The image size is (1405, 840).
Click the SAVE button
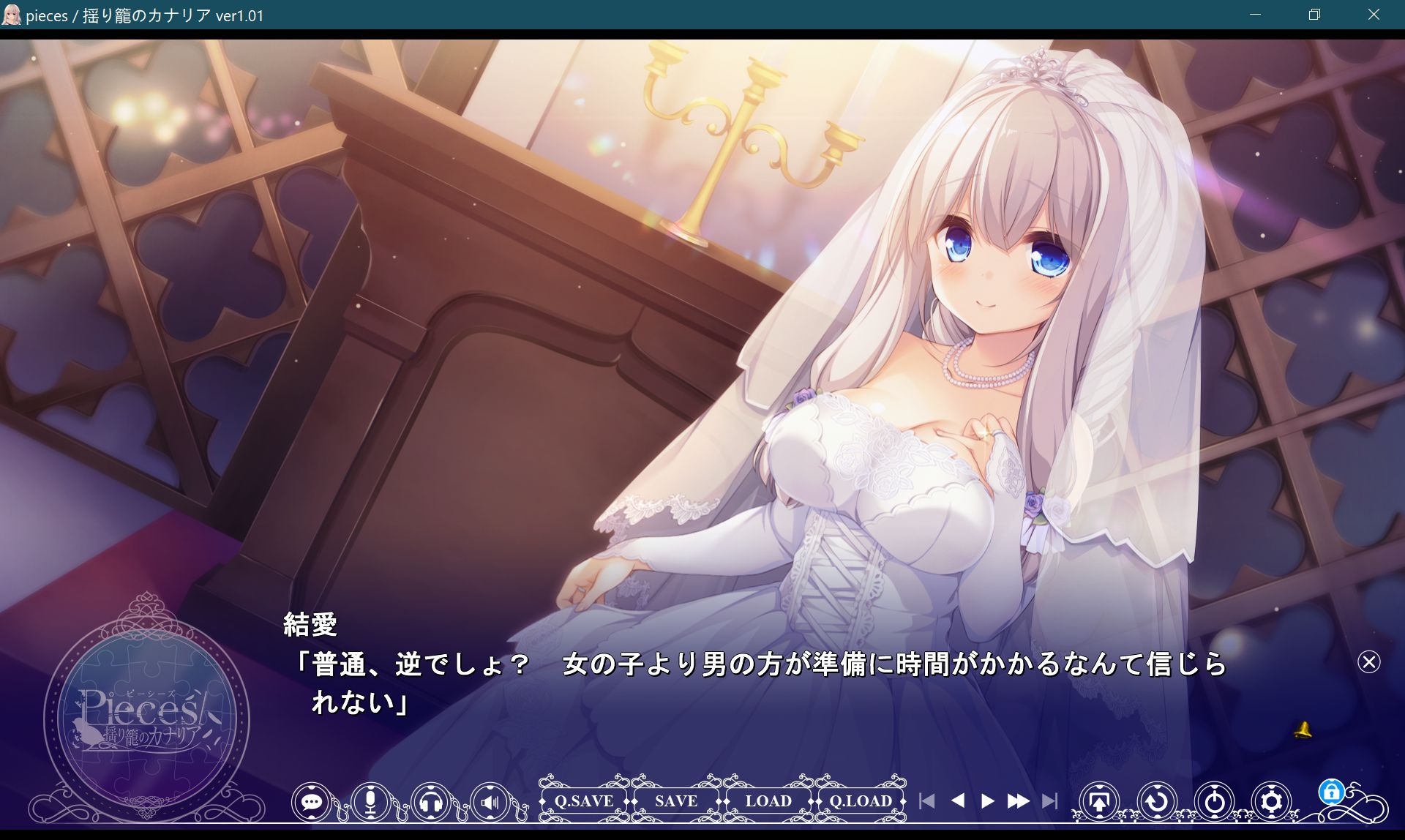675,801
